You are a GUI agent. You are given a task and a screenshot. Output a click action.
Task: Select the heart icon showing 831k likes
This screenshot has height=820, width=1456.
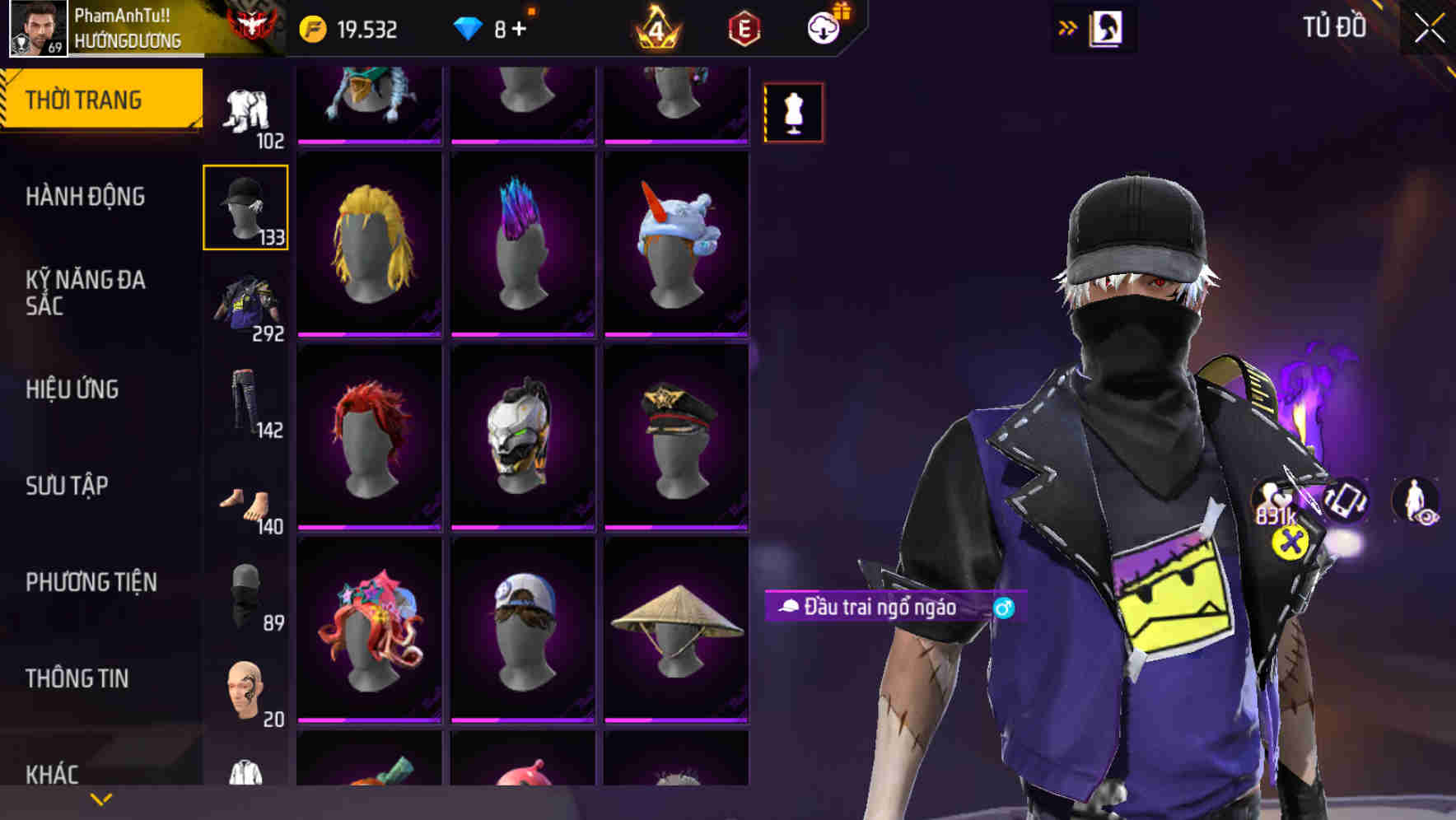(1272, 498)
